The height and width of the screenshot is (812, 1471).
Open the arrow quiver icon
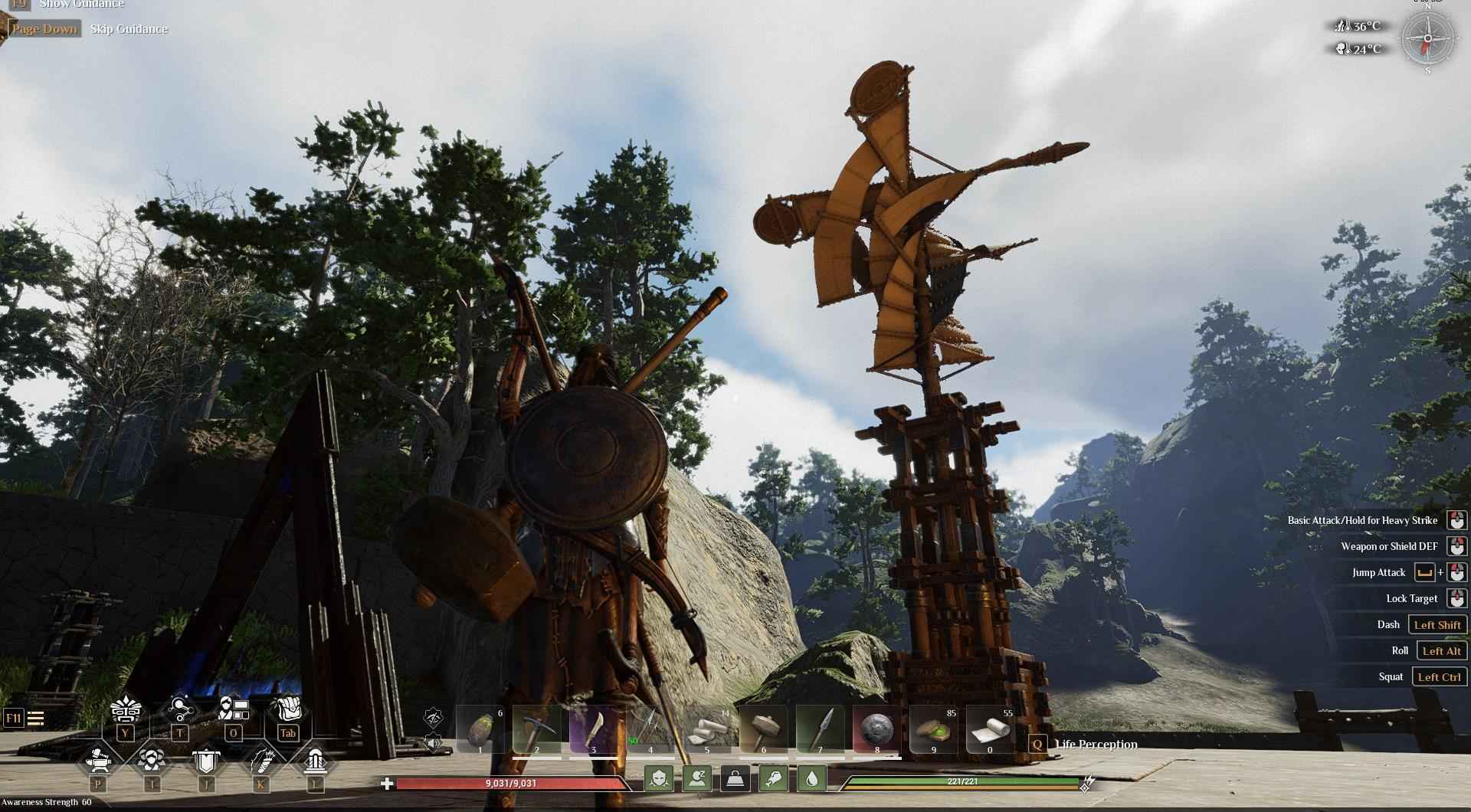tap(260, 761)
